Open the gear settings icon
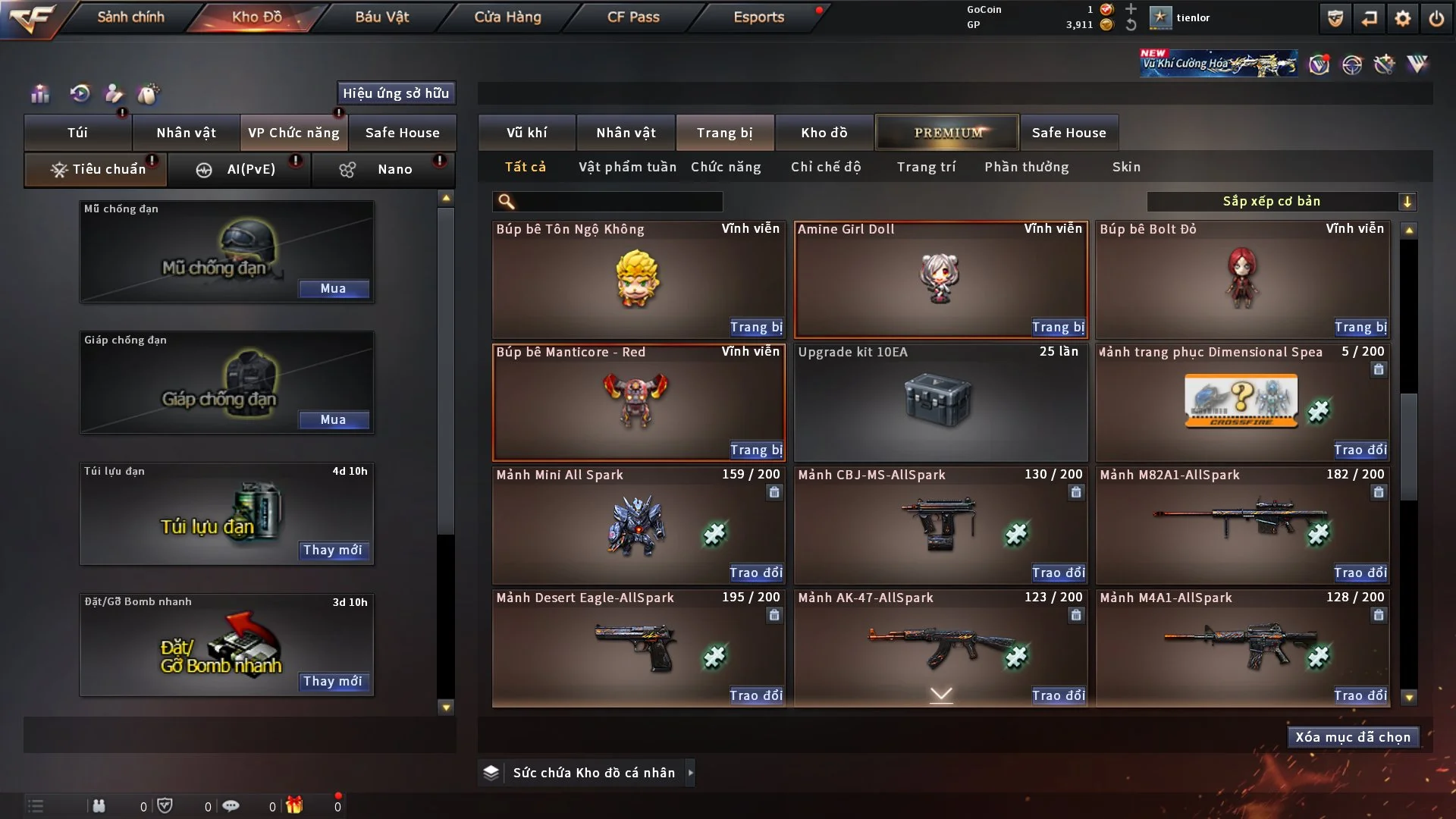The width and height of the screenshot is (1456, 819). coord(1402,18)
